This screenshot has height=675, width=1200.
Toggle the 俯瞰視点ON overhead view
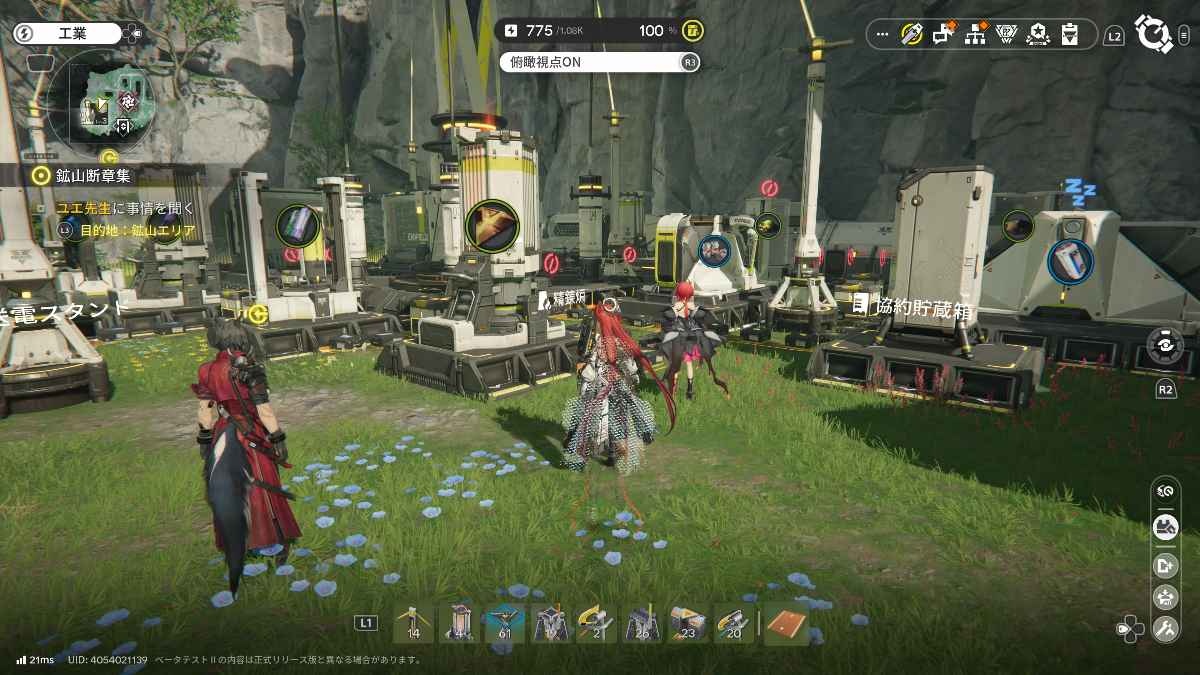point(590,62)
